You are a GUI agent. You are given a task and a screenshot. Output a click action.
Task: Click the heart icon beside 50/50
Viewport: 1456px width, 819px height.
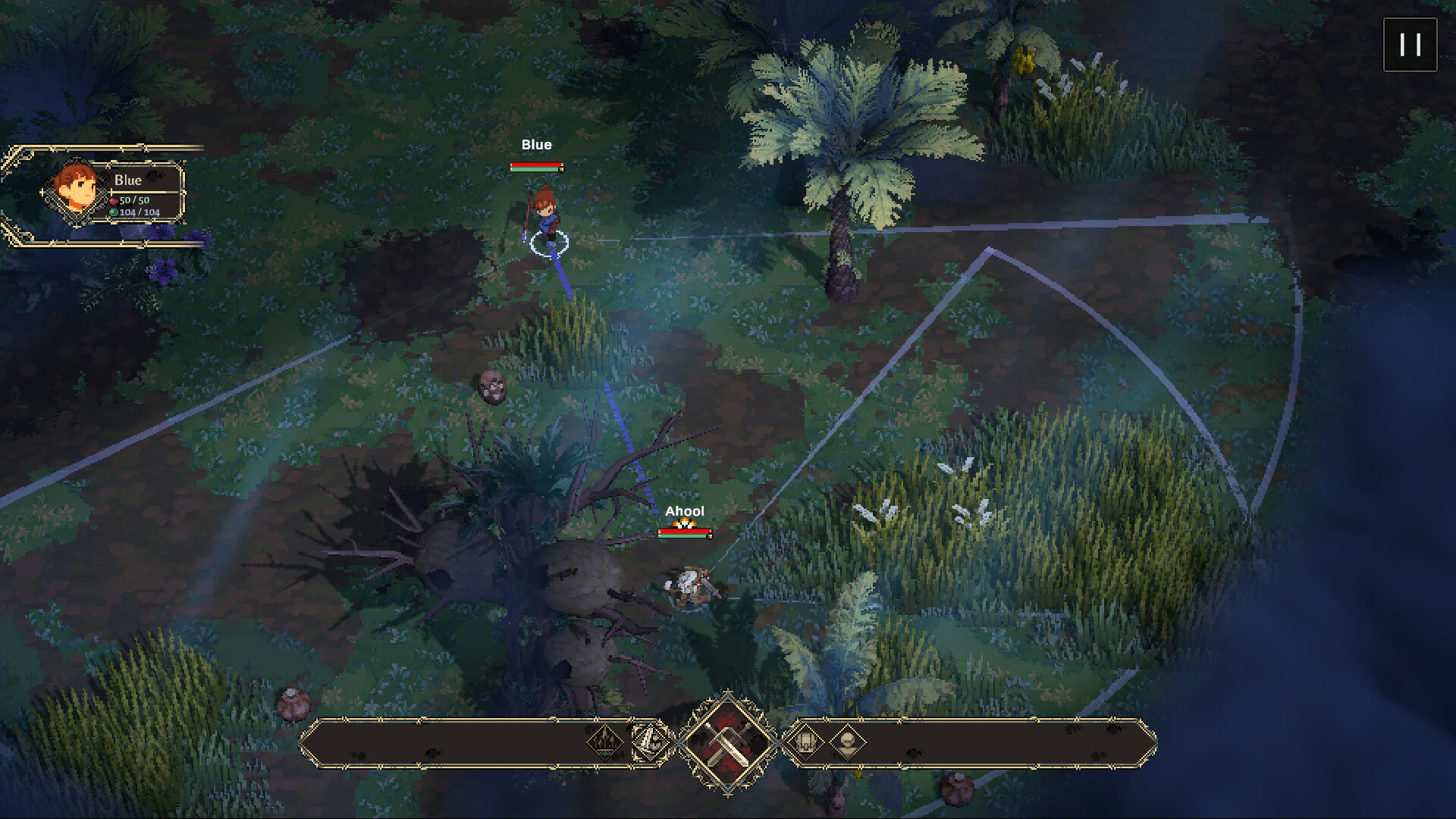(x=112, y=202)
